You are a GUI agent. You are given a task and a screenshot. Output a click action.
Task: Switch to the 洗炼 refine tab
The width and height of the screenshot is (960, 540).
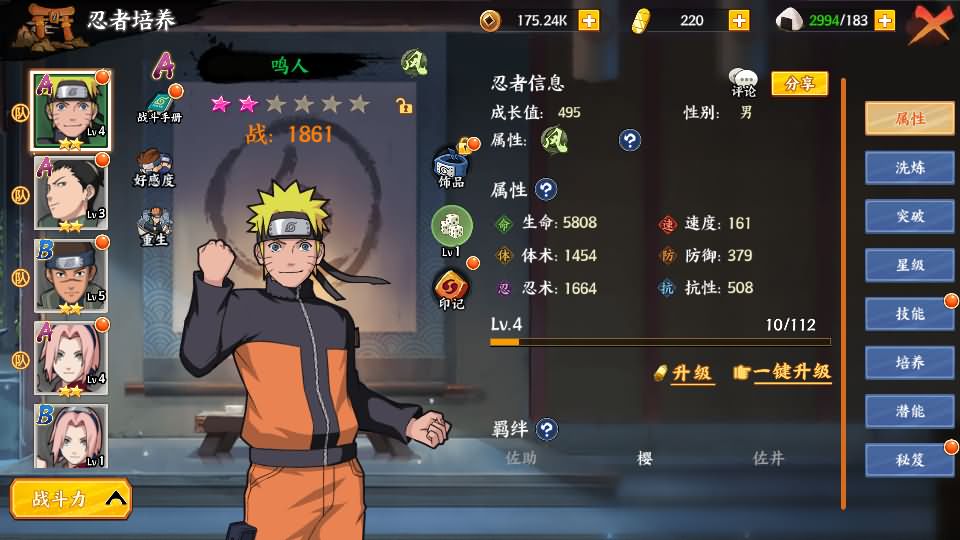click(909, 167)
